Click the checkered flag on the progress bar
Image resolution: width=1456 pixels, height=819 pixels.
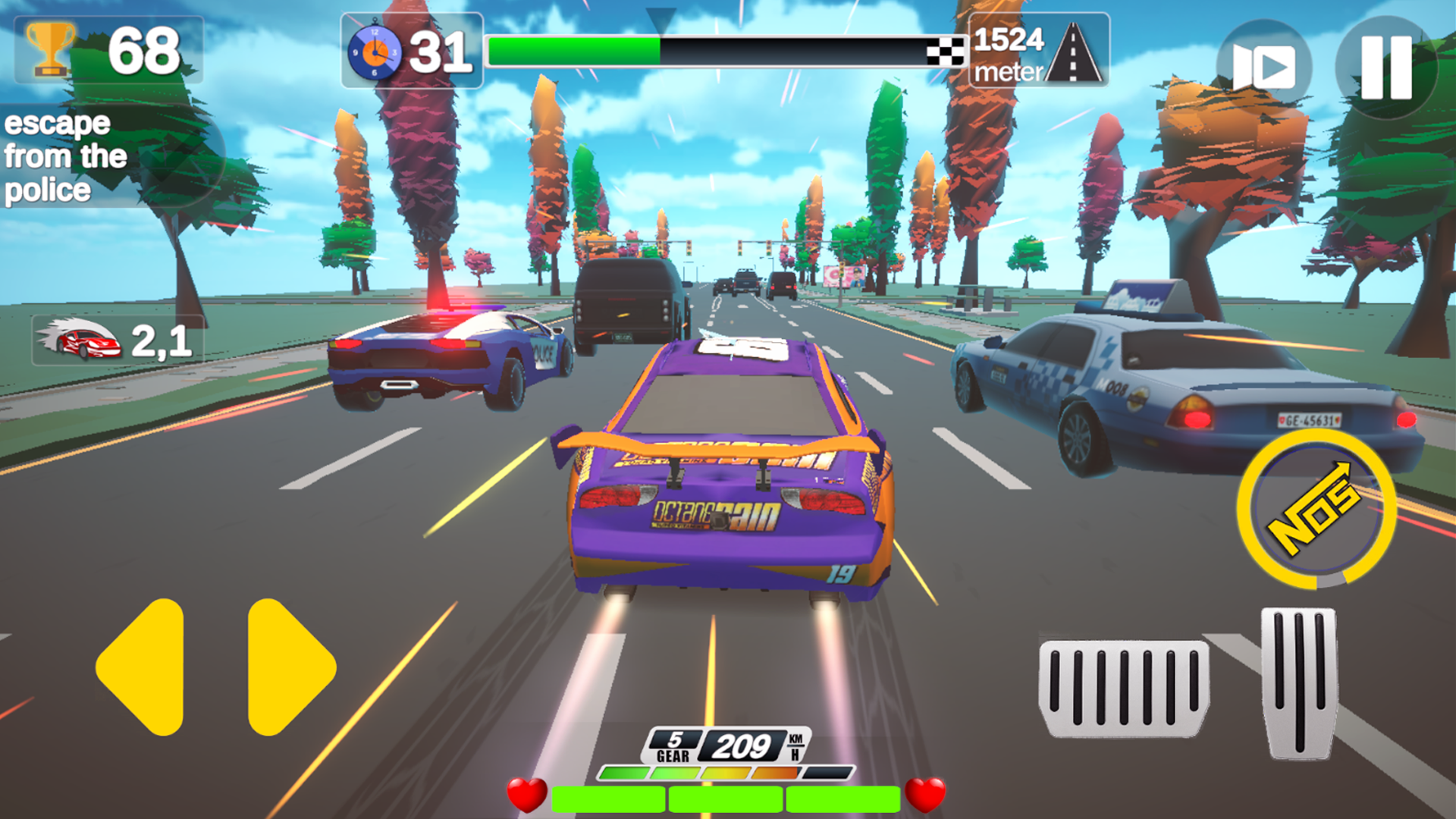pos(947,51)
